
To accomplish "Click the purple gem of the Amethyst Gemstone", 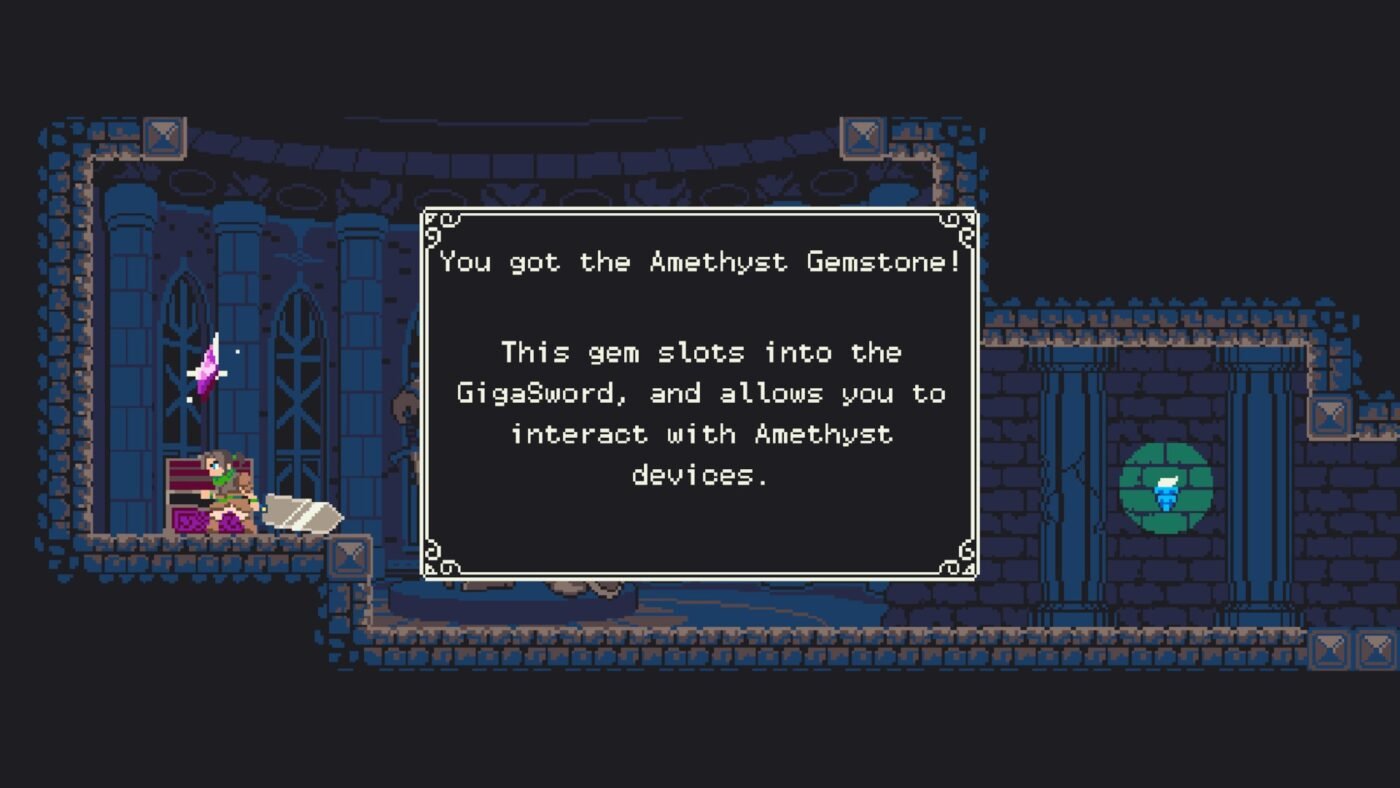I will [x=205, y=372].
